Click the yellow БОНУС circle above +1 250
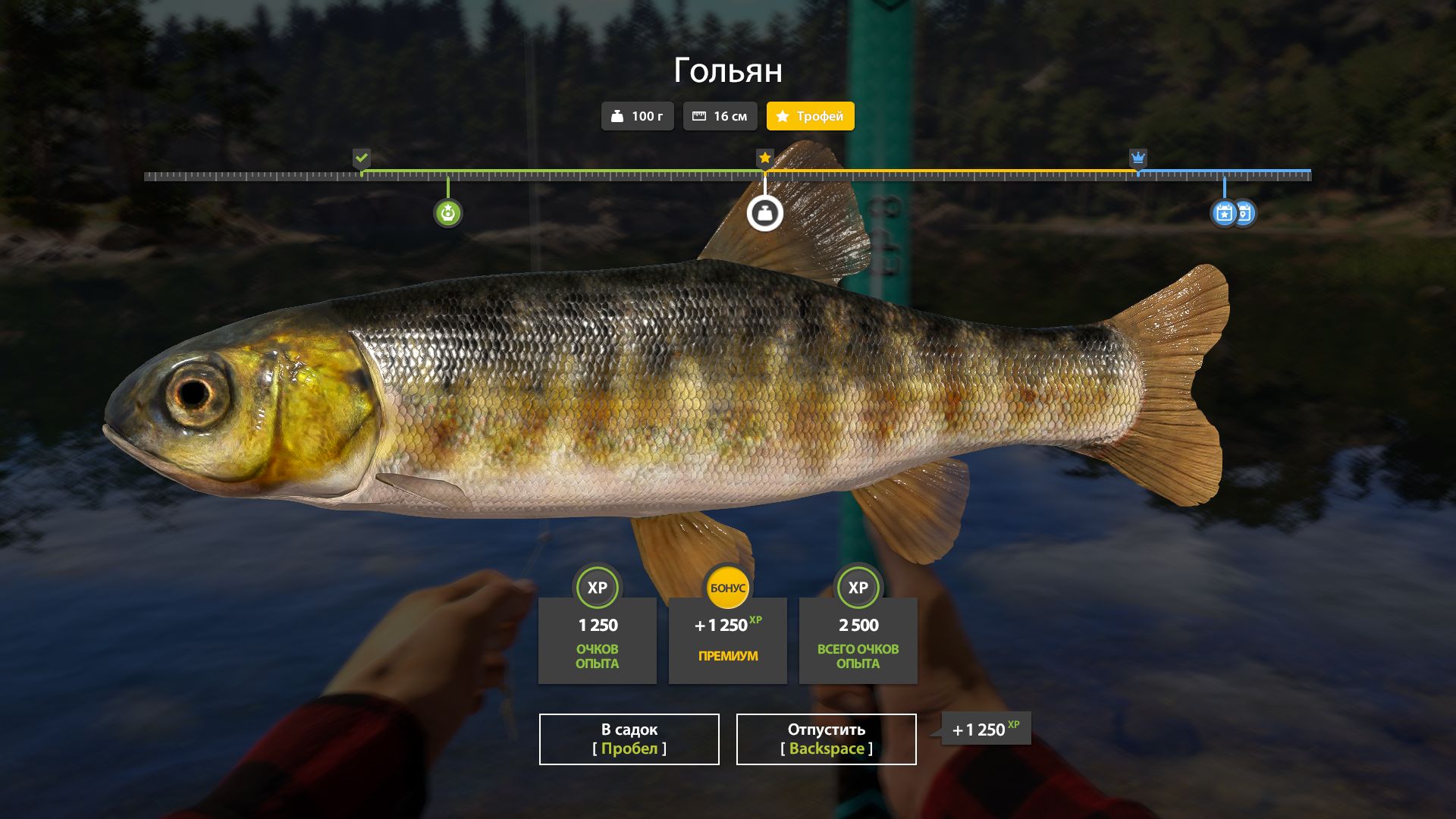The width and height of the screenshot is (1456, 819). pyautogui.click(x=727, y=586)
